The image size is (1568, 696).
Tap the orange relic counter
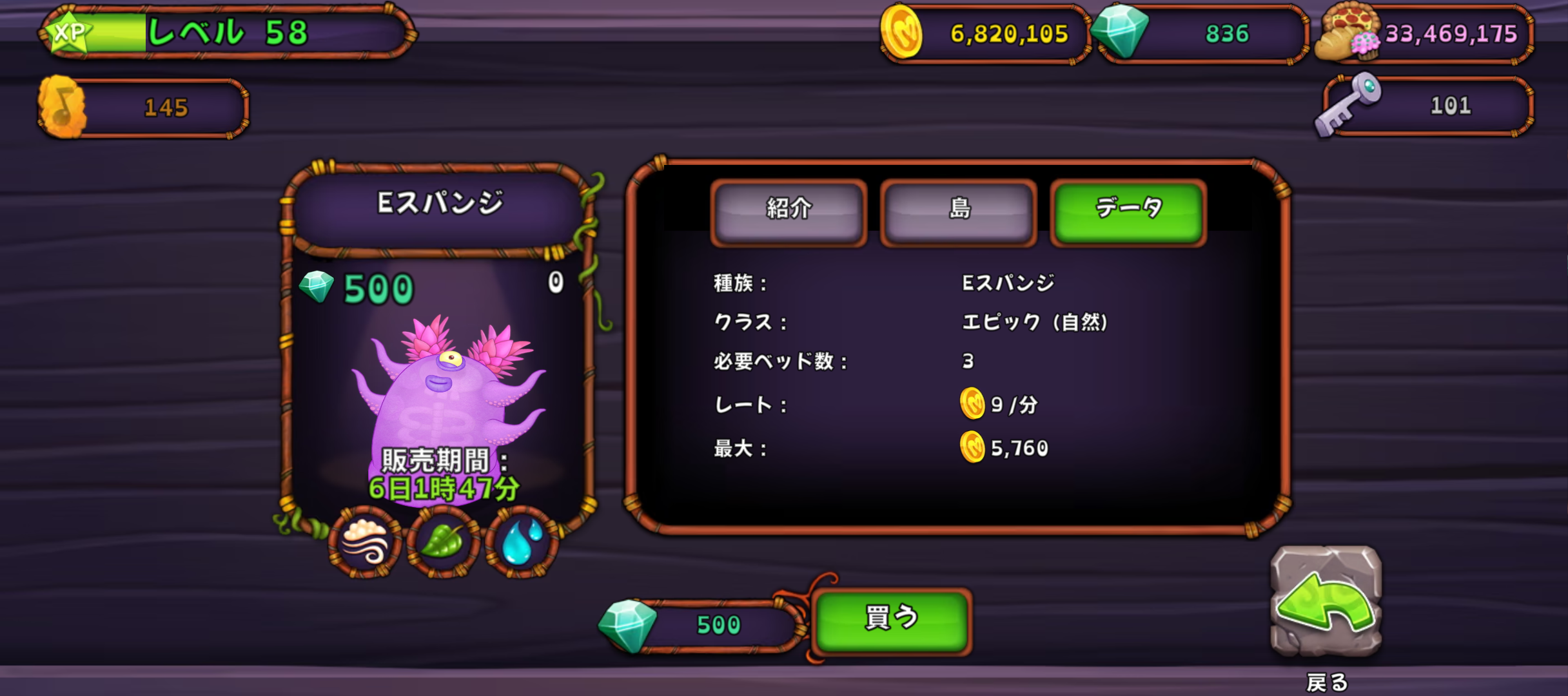tap(144, 108)
